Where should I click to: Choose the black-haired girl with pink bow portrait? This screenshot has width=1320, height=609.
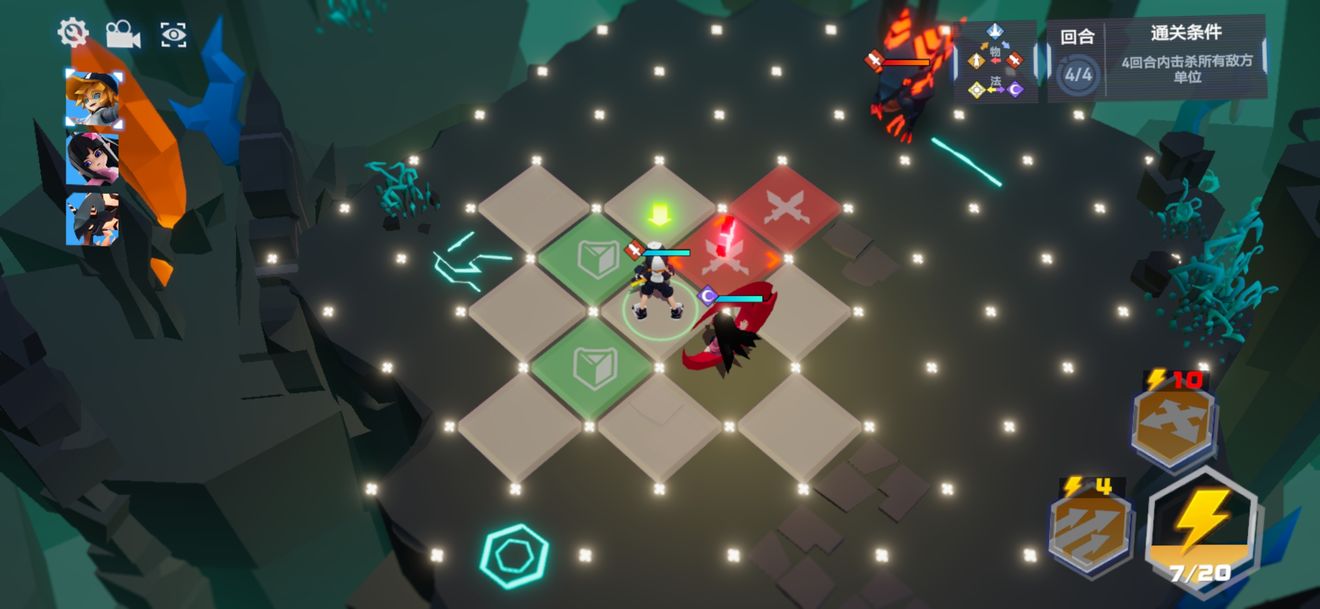92,159
